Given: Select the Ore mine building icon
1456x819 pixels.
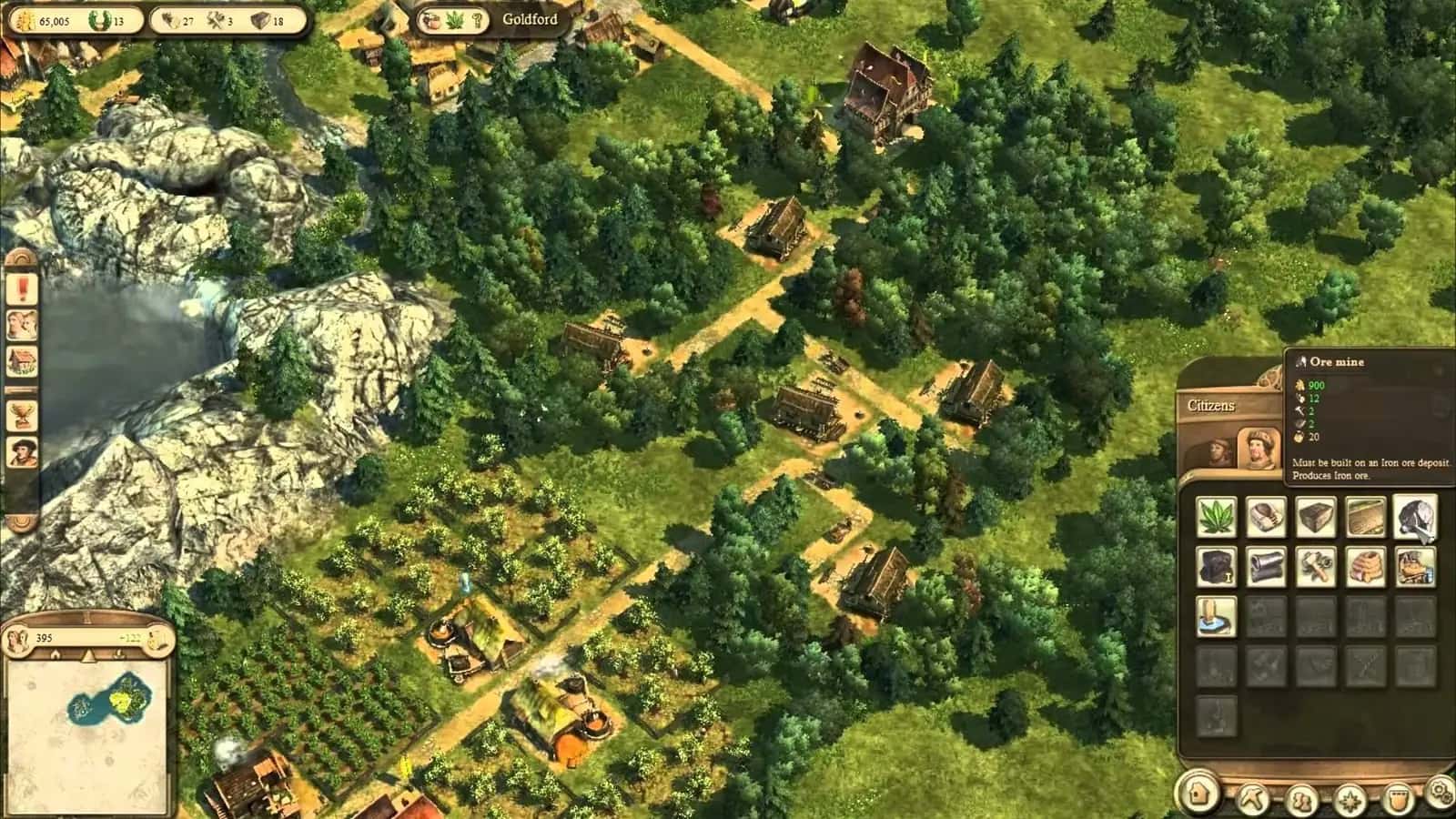Looking at the screenshot, I should [1412, 519].
